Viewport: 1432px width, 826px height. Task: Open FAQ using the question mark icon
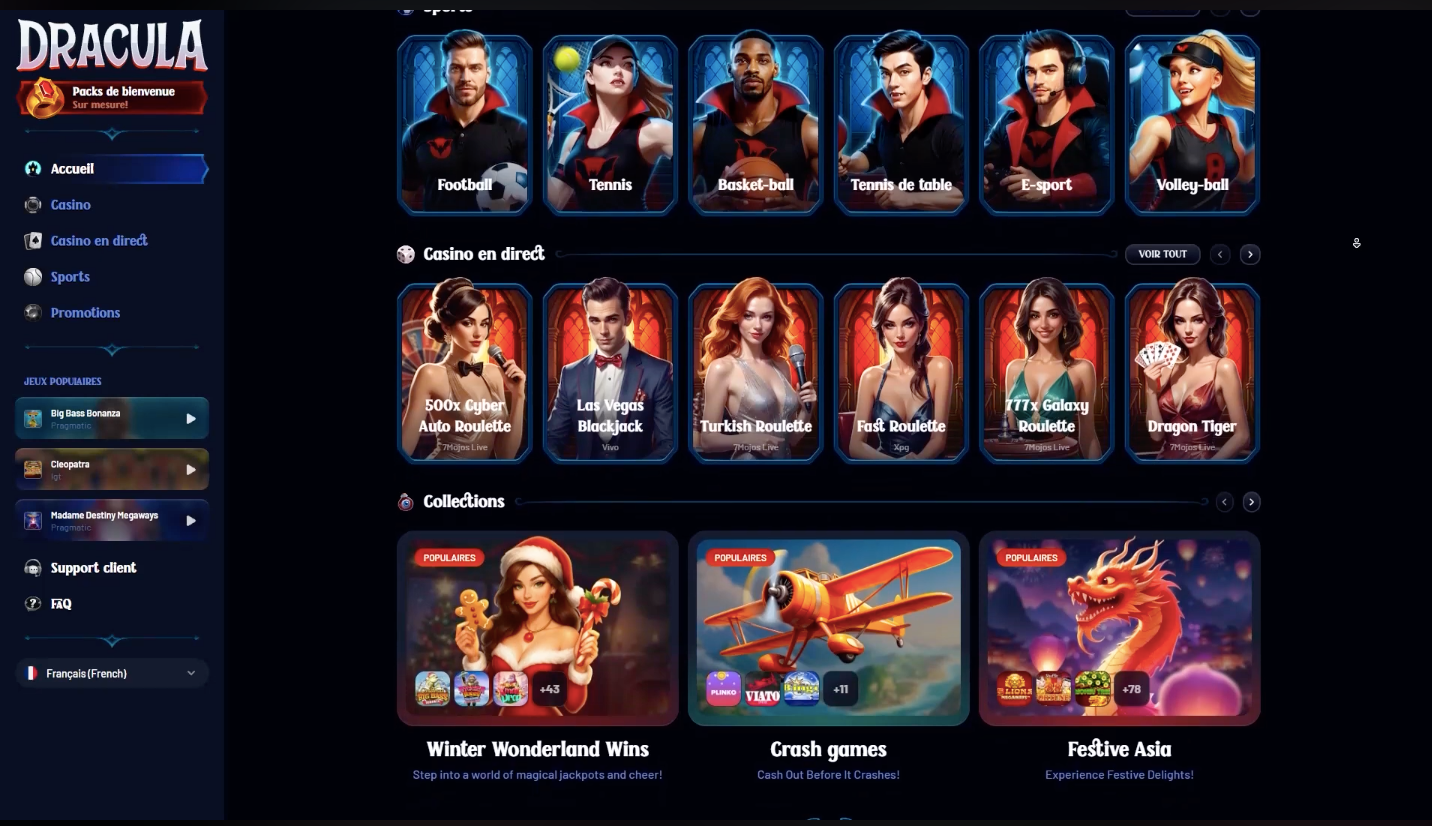[x=33, y=603]
